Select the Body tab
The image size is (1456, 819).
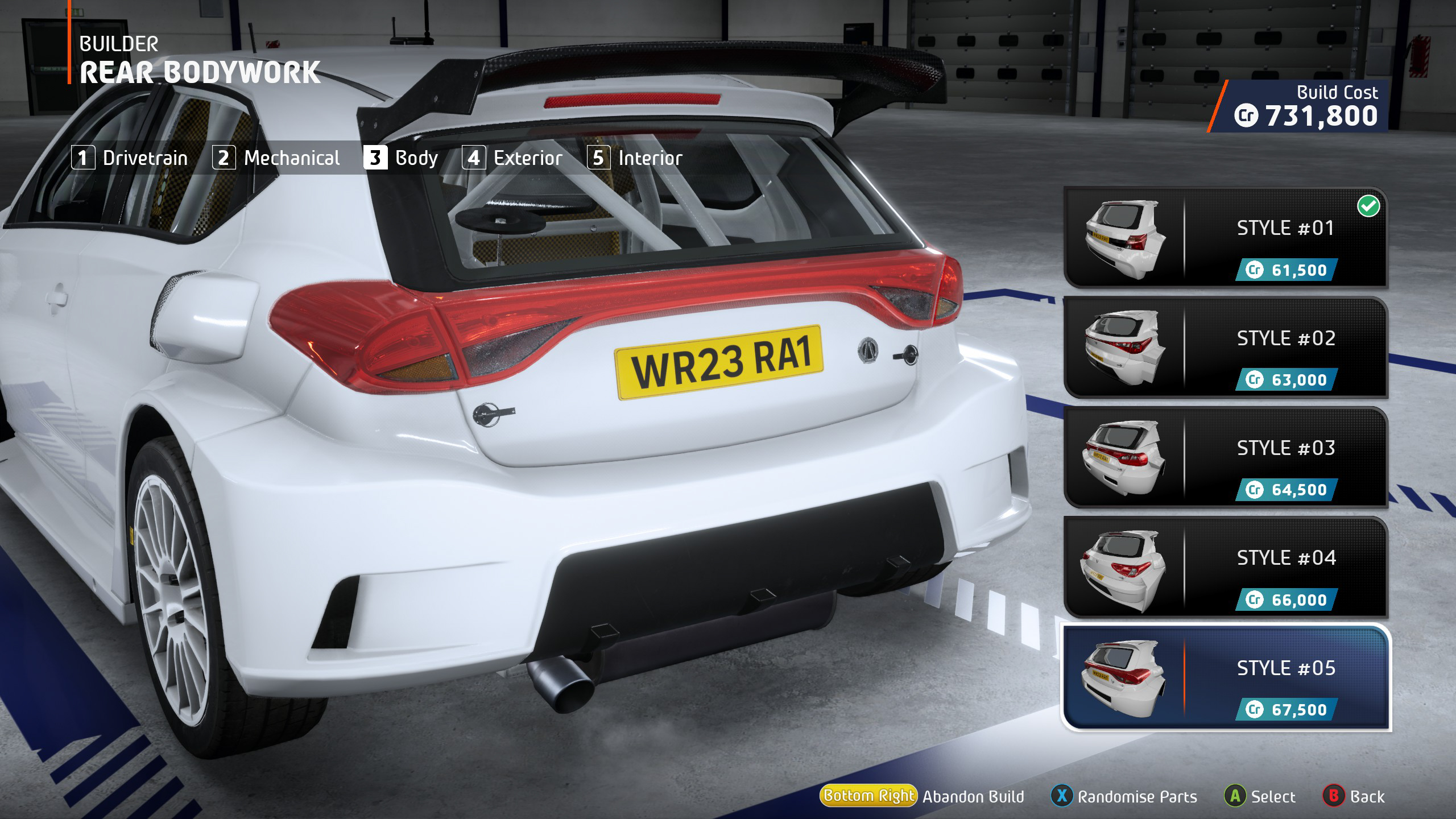[x=402, y=158]
